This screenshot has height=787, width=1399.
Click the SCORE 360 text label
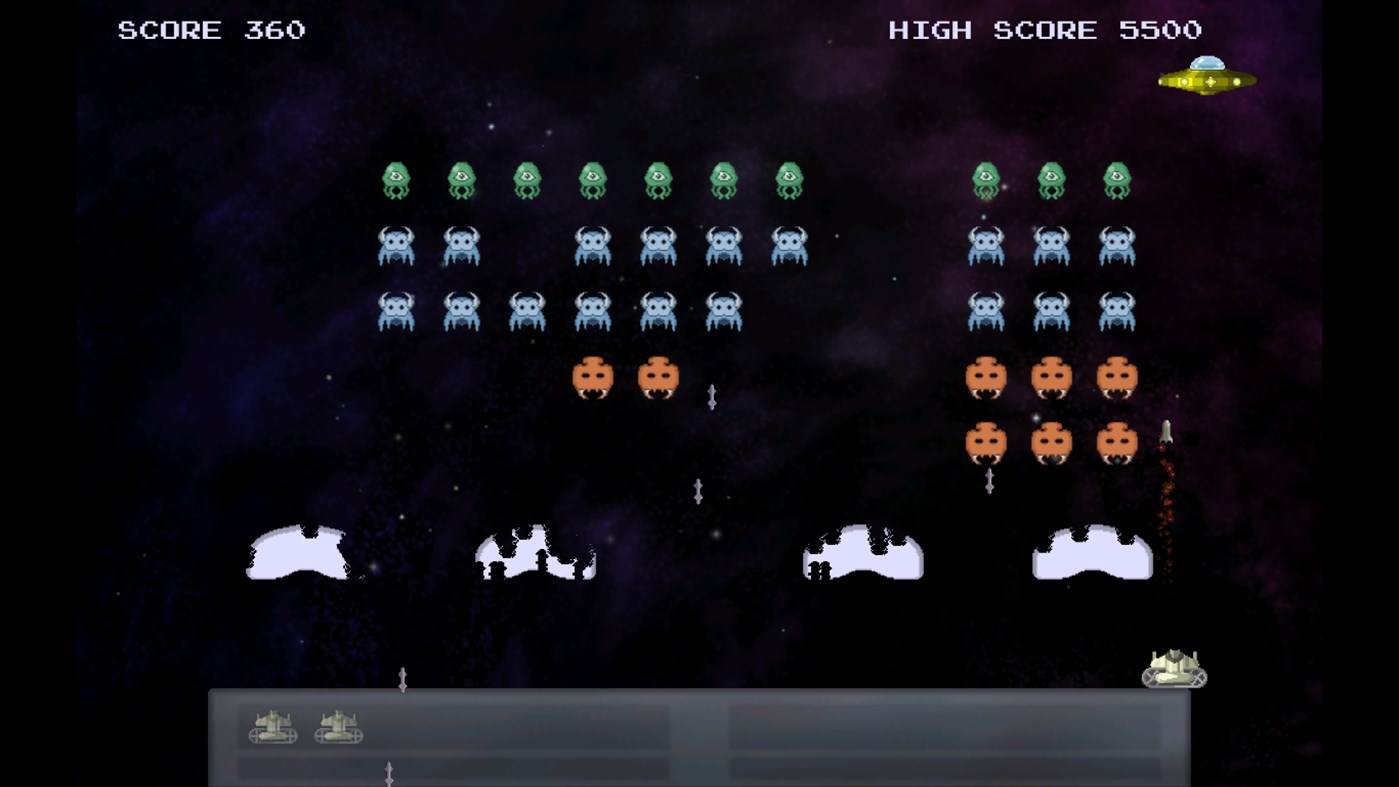208,29
